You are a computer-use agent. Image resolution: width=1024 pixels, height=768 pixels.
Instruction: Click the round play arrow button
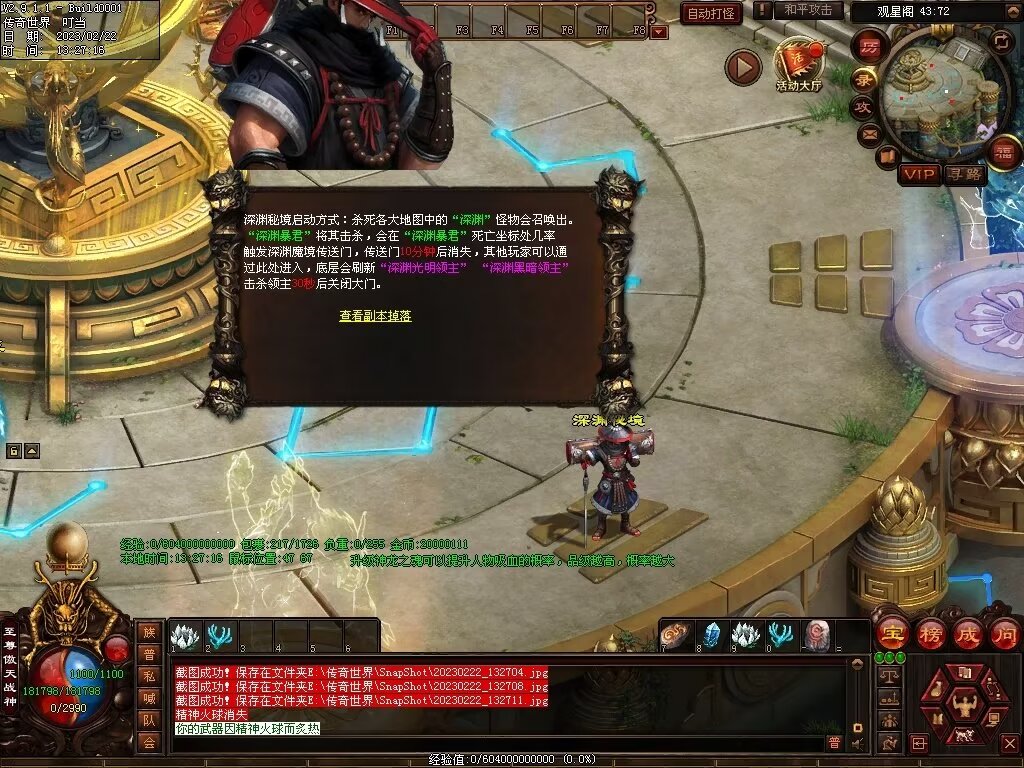743,67
